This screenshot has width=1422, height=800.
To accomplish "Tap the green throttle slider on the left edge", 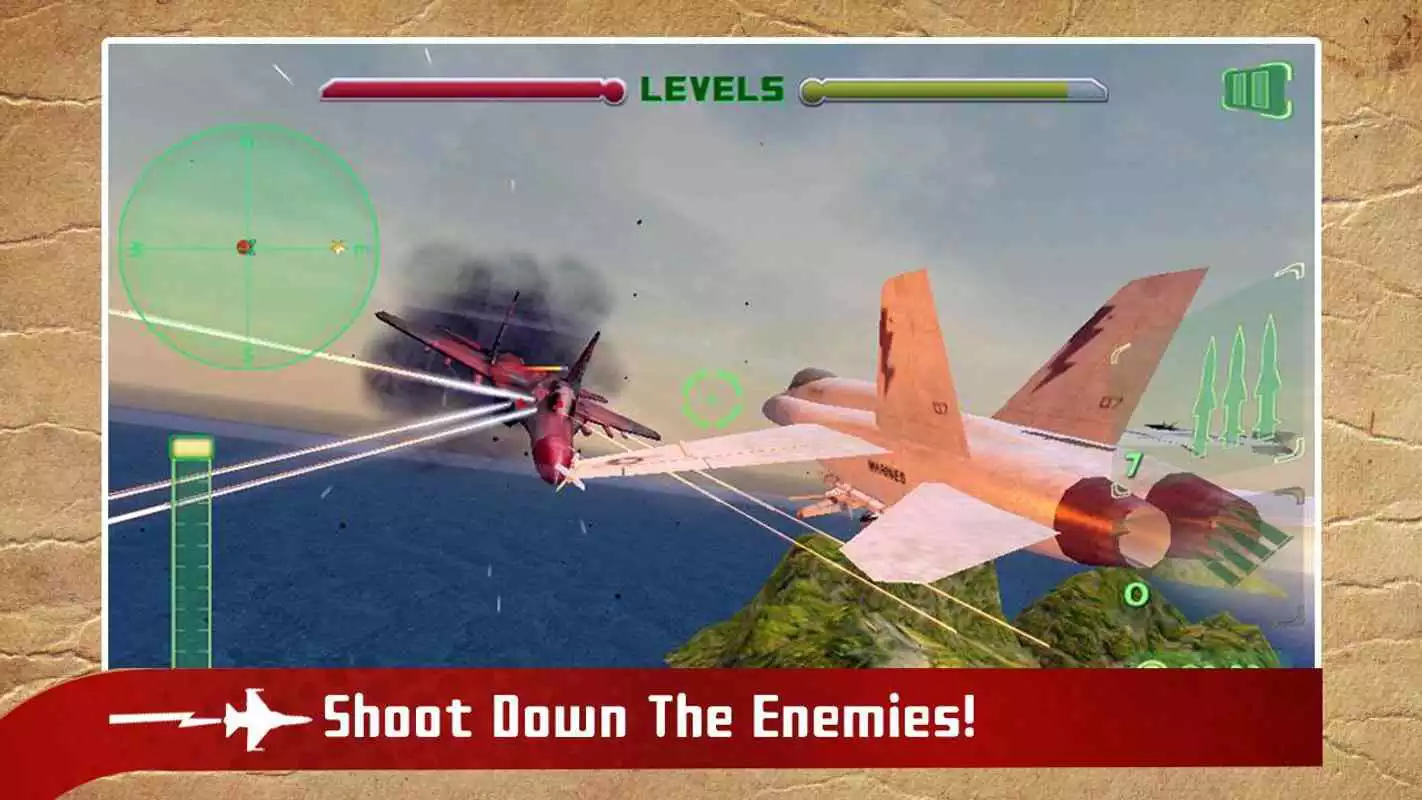I will coord(190,550).
